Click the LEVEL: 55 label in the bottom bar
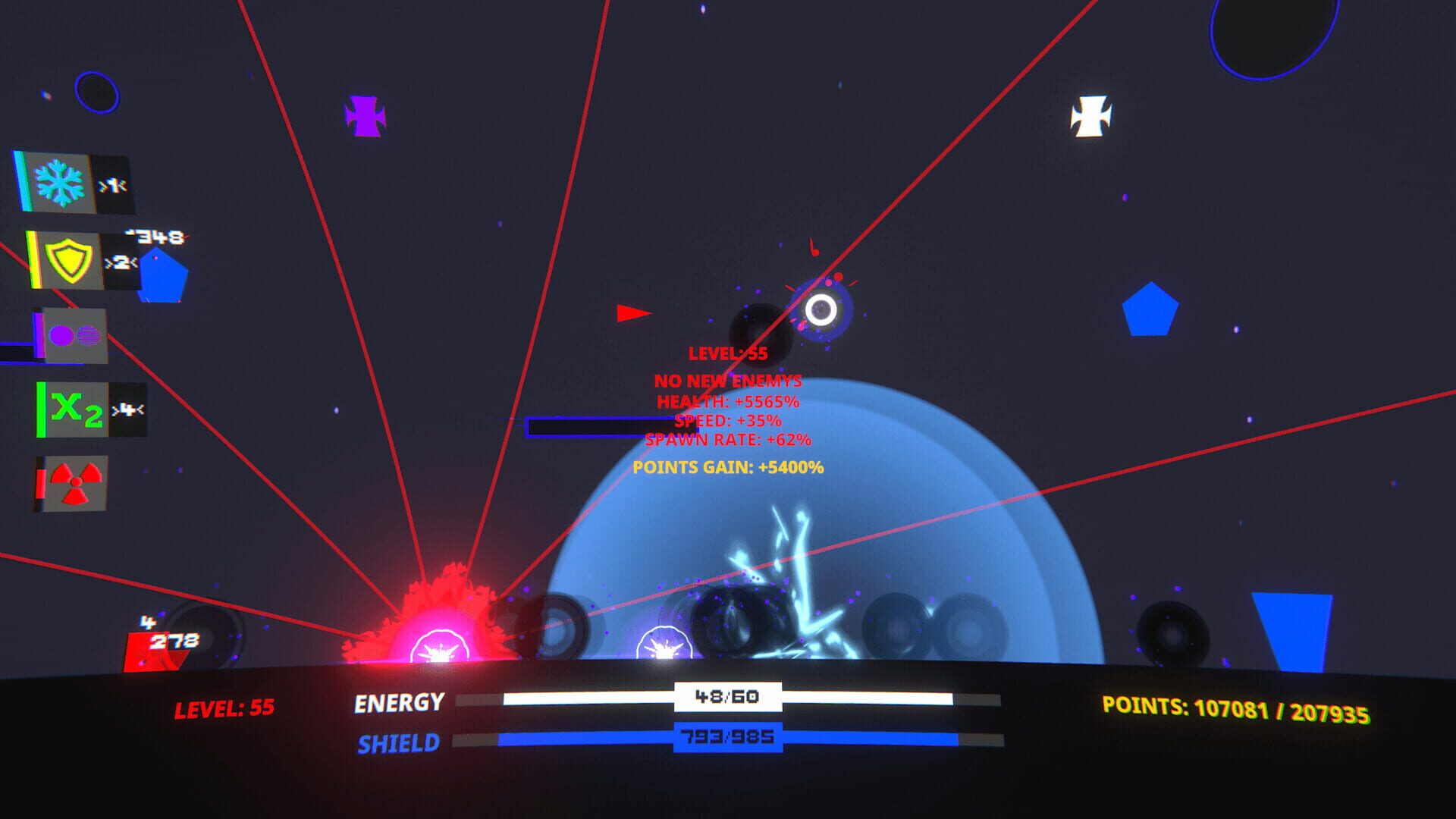Image resolution: width=1456 pixels, height=819 pixels. [225, 705]
